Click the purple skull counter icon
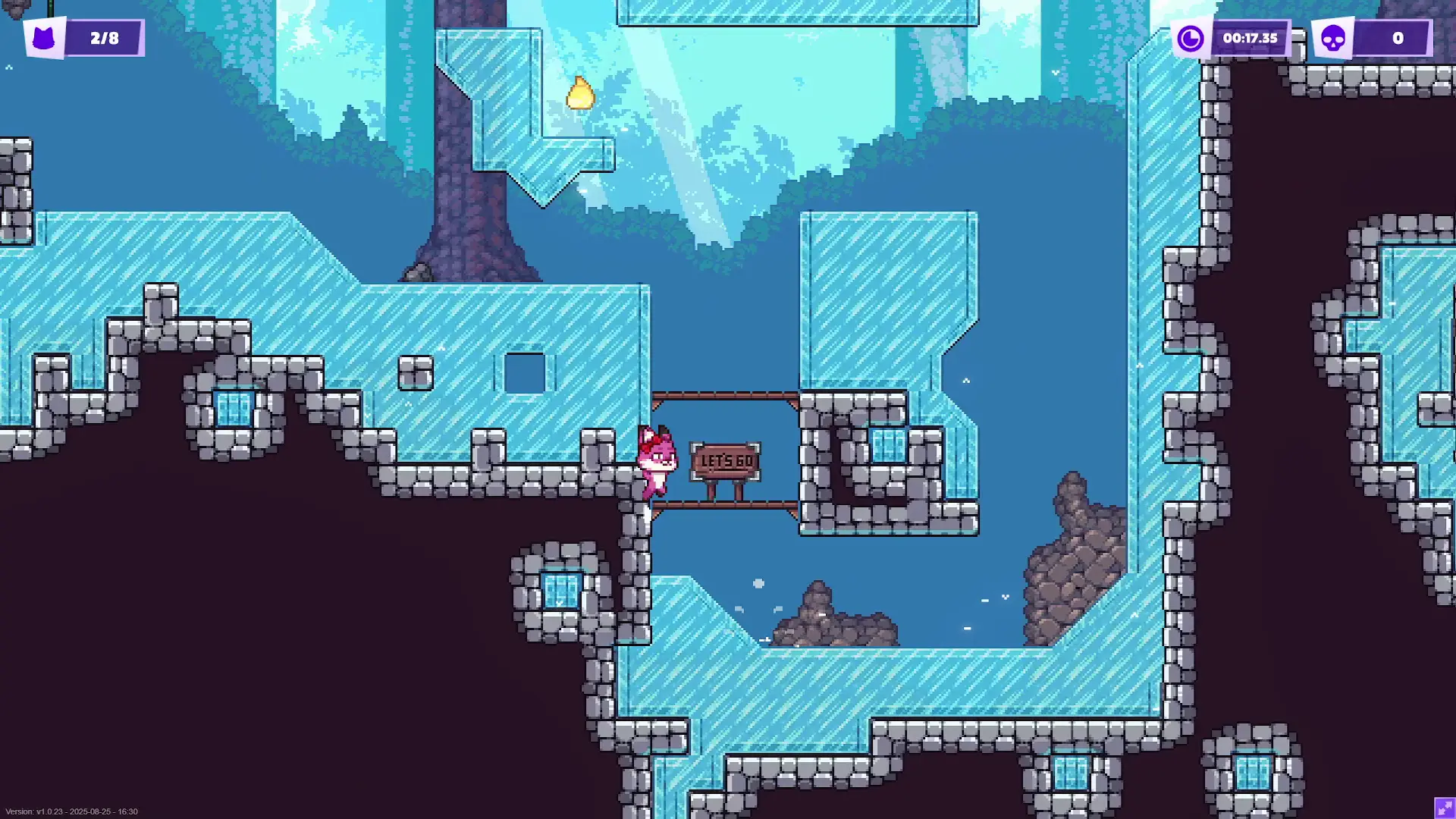Image resolution: width=1456 pixels, height=819 pixels. [x=1332, y=38]
